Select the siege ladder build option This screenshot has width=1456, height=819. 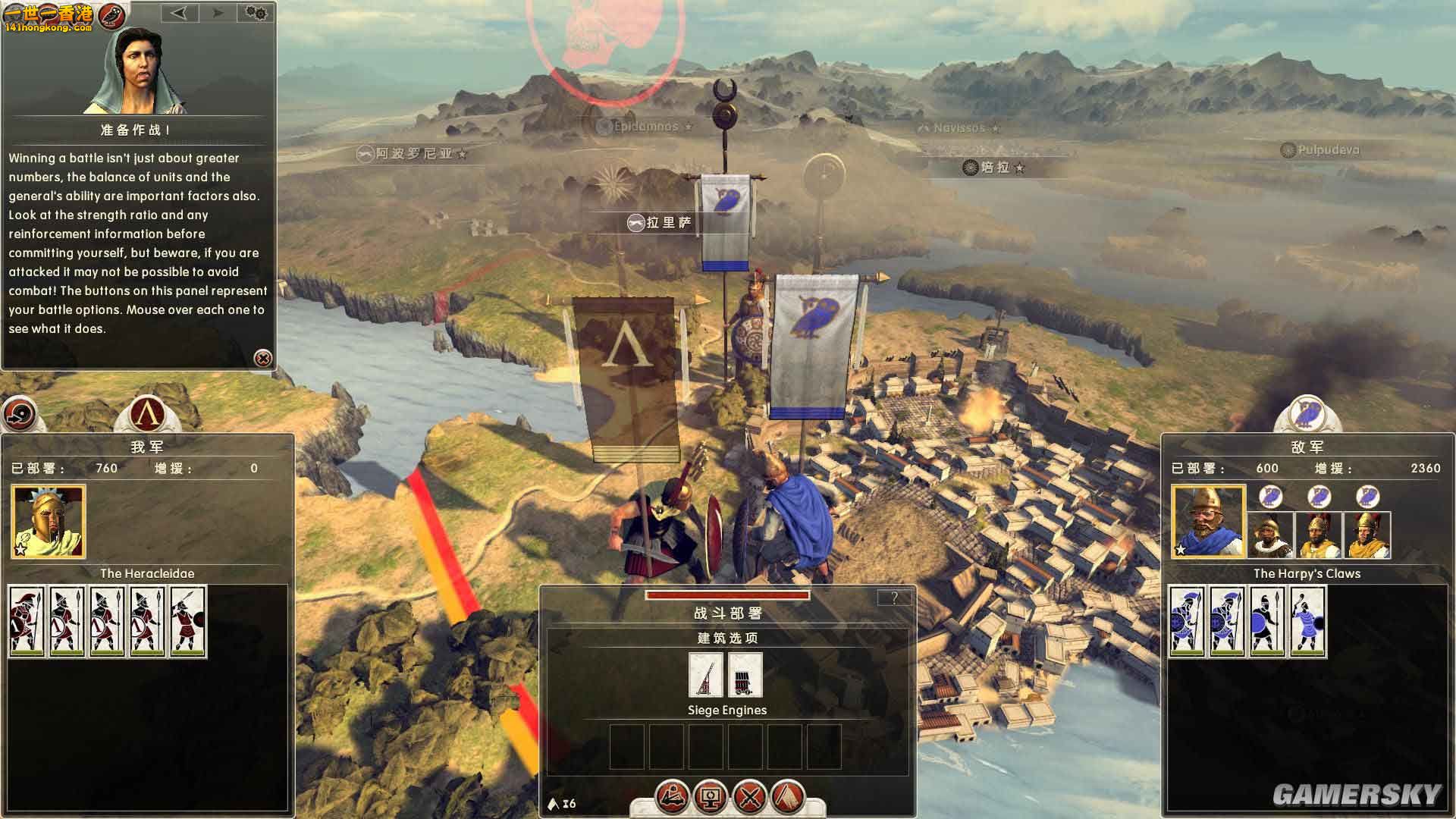pos(705,674)
